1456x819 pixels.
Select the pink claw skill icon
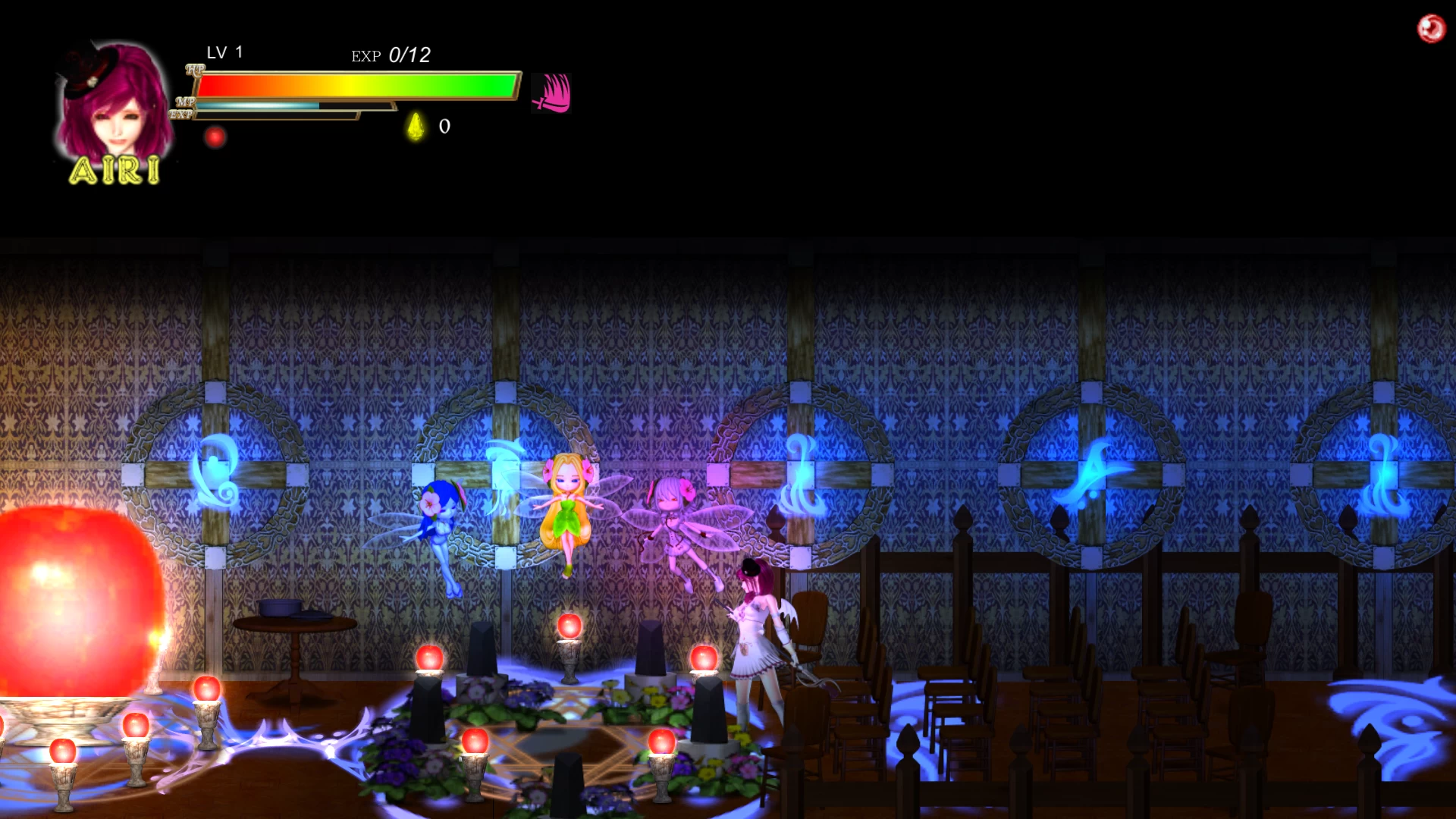[551, 93]
